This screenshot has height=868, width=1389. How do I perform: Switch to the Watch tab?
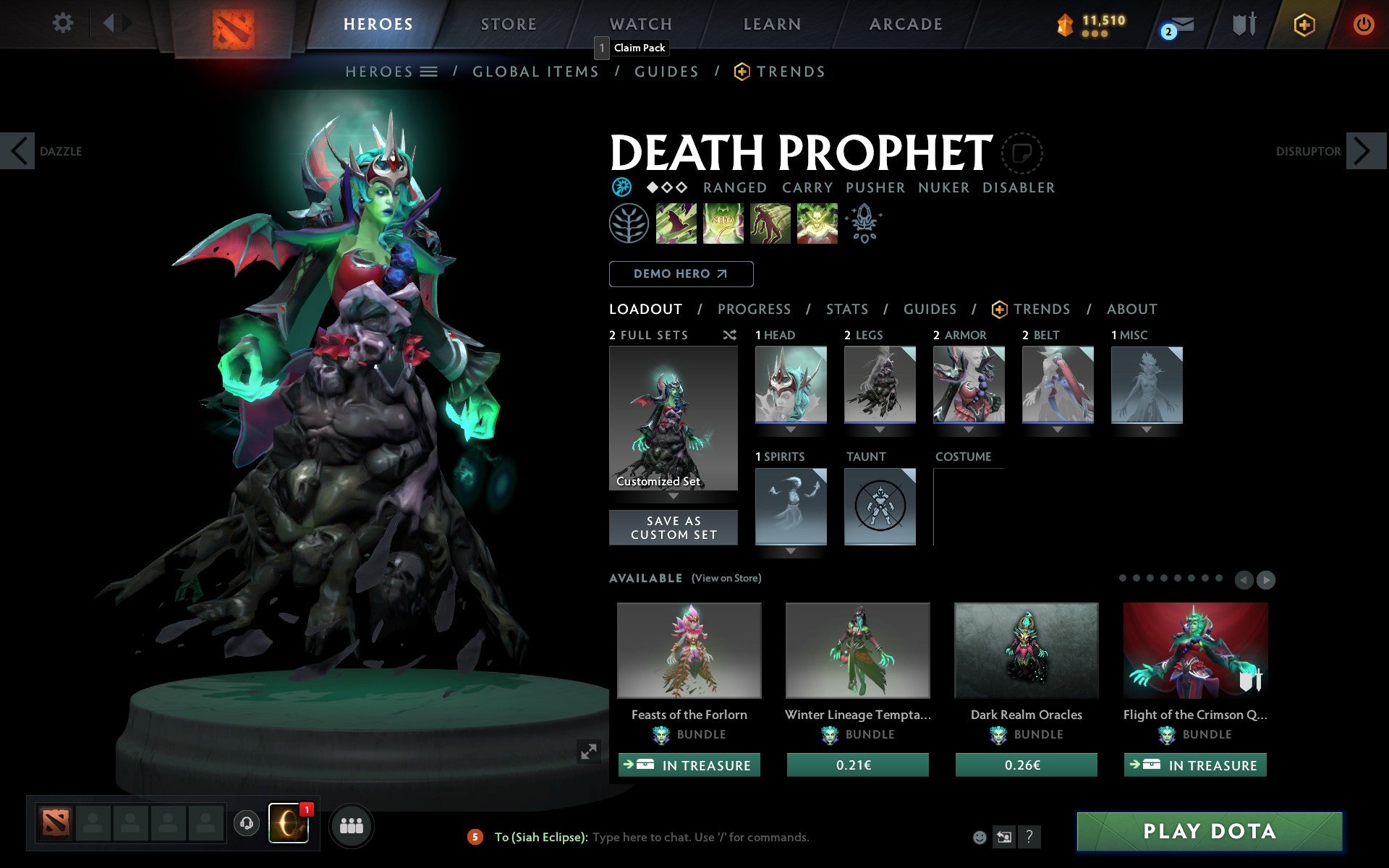click(x=641, y=25)
